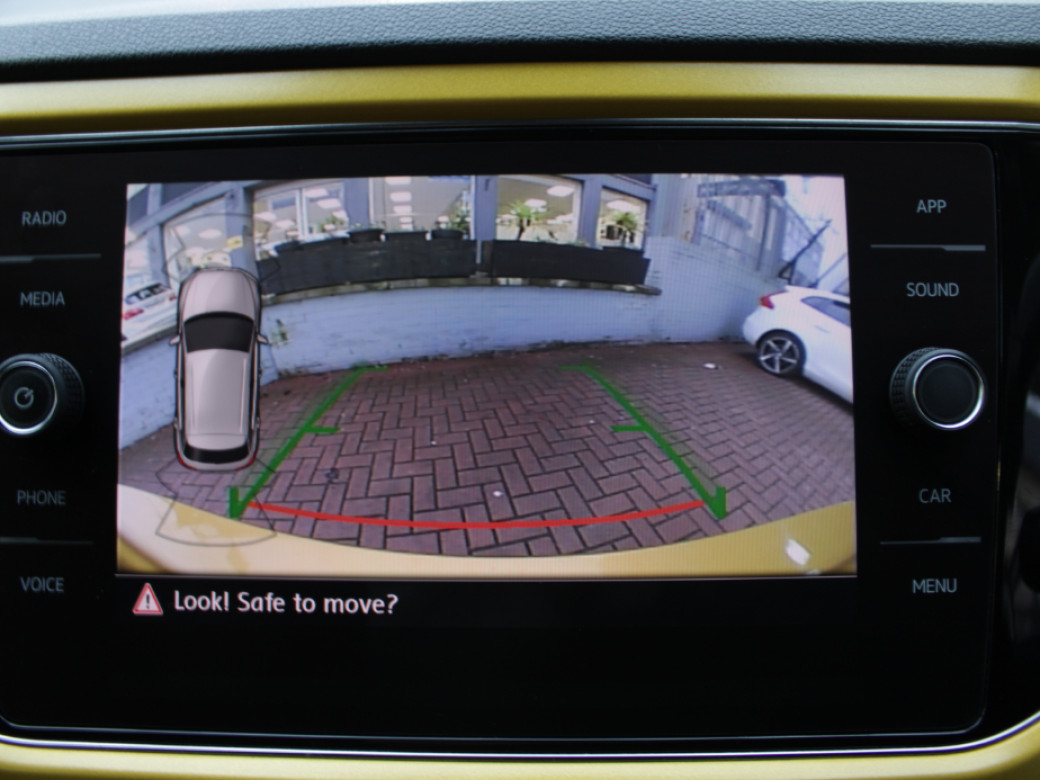This screenshot has width=1040, height=780.
Task: Select the MEDIA button
Action: click(42, 299)
